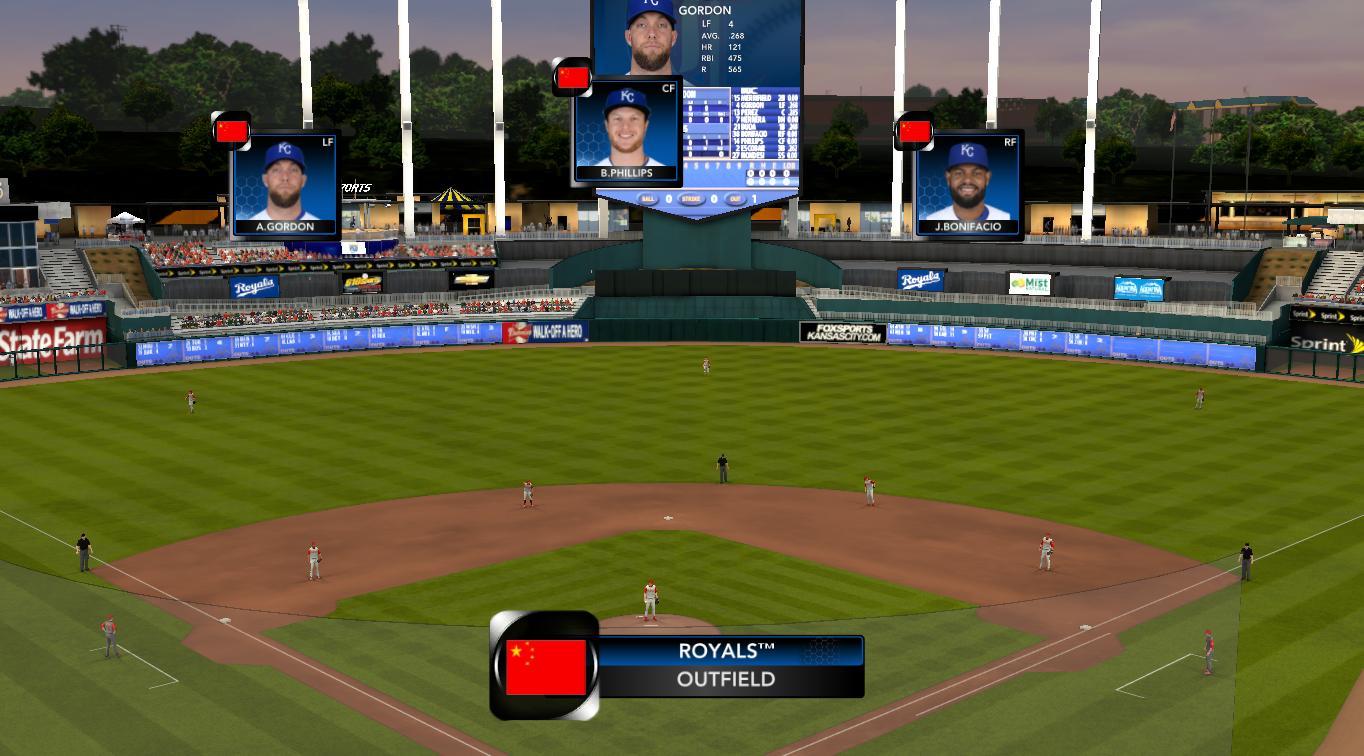Click the Royals Outfield banner
Image resolution: width=1364 pixels, height=756 pixels.
(x=729, y=665)
